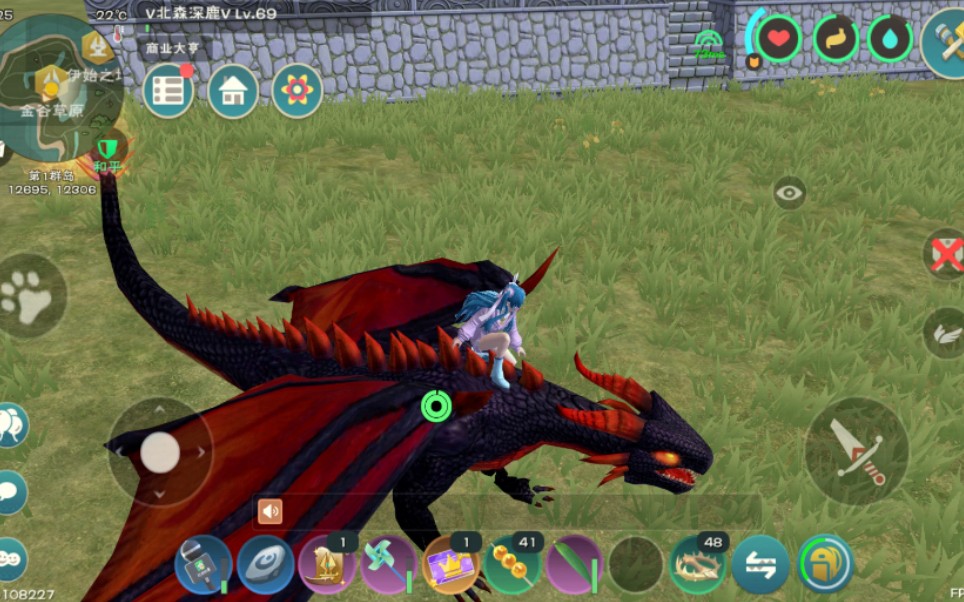The image size is (964, 602).
Task: Toggle the green shield peace mode badge
Action: [107, 149]
